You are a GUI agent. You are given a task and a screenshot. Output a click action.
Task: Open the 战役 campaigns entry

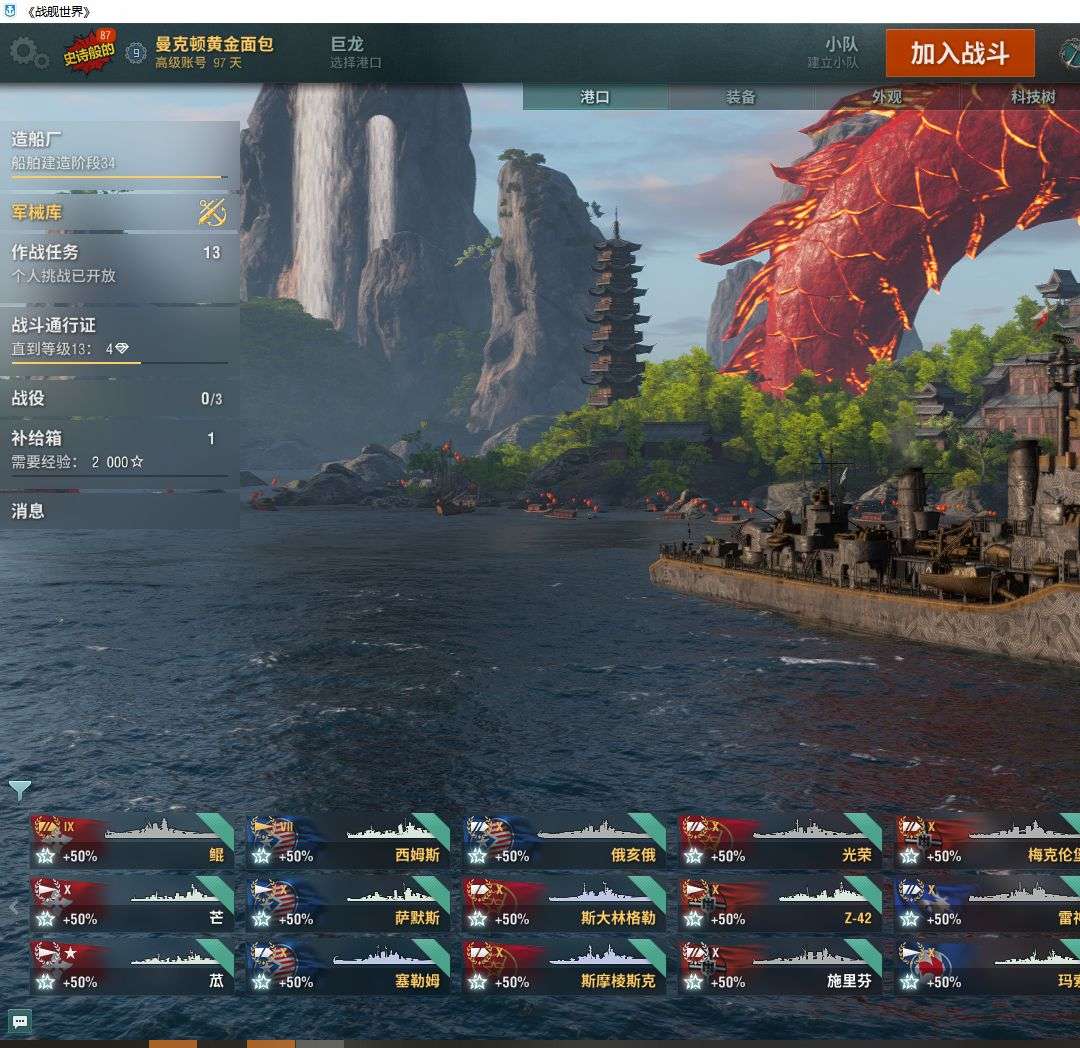pyautogui.click(x=119, y=399)
